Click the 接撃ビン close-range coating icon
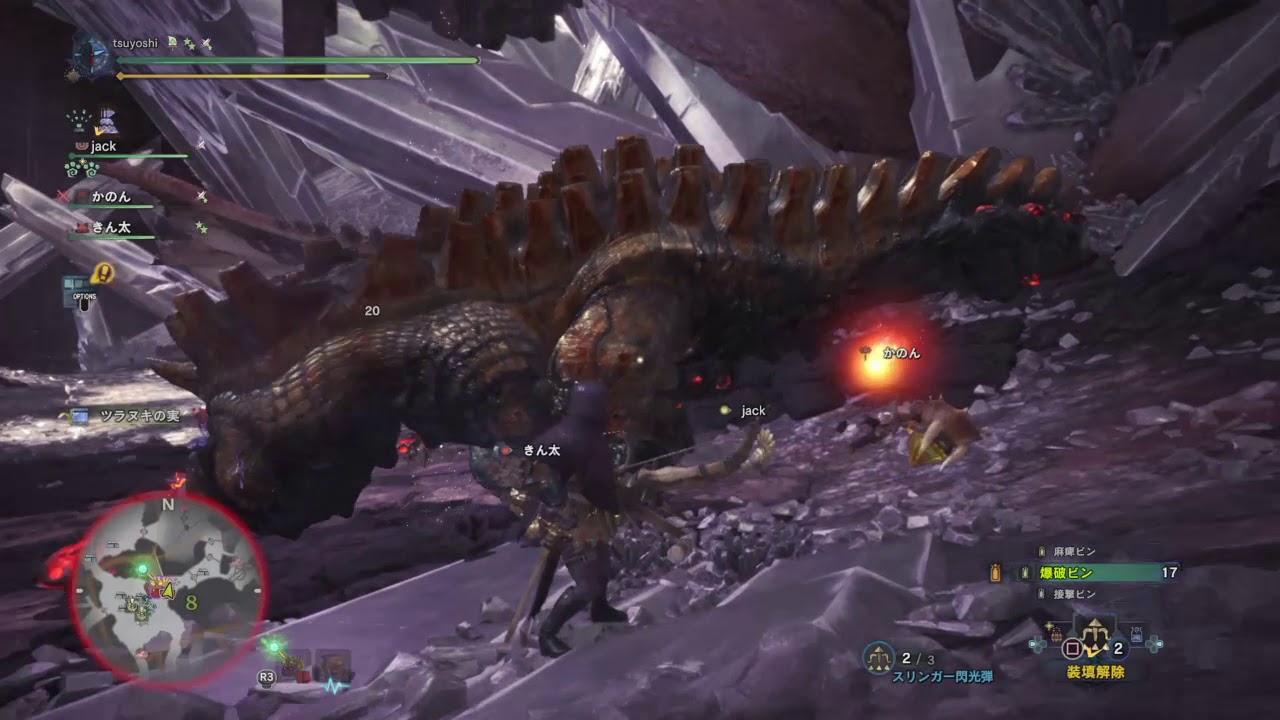Image resolution: width=1280 pixels, height=720 pixels. [x=1041, y=594]
